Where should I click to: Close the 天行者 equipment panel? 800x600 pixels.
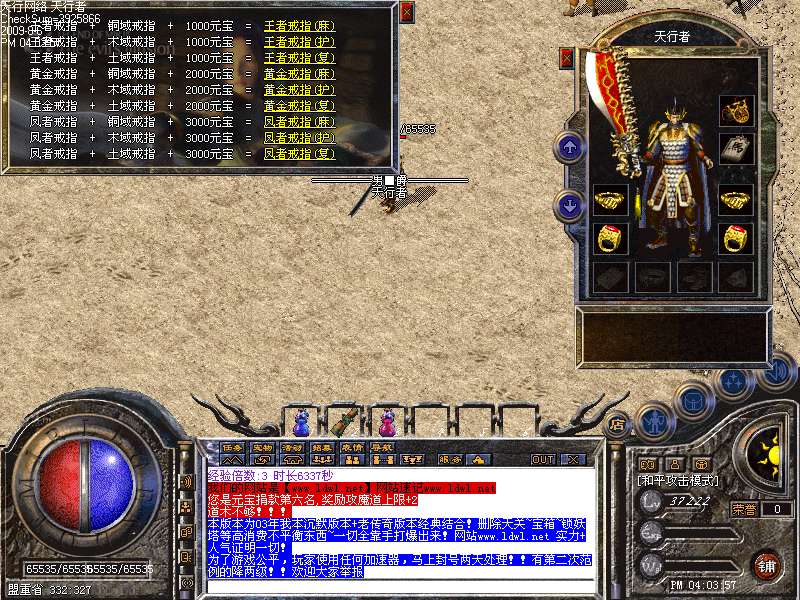[567, 58]
